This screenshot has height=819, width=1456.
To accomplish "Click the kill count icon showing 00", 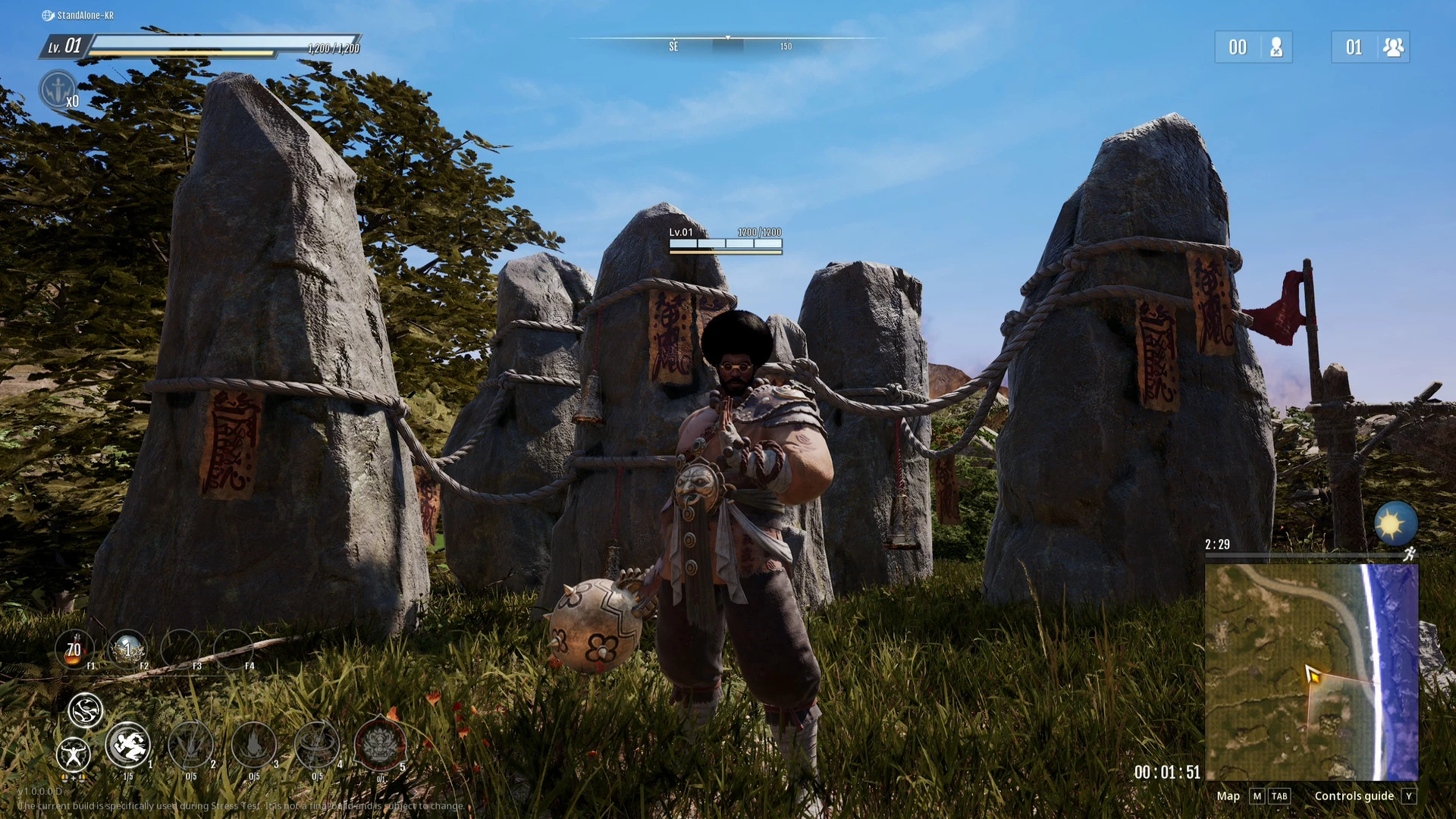I will [1276, 47].
